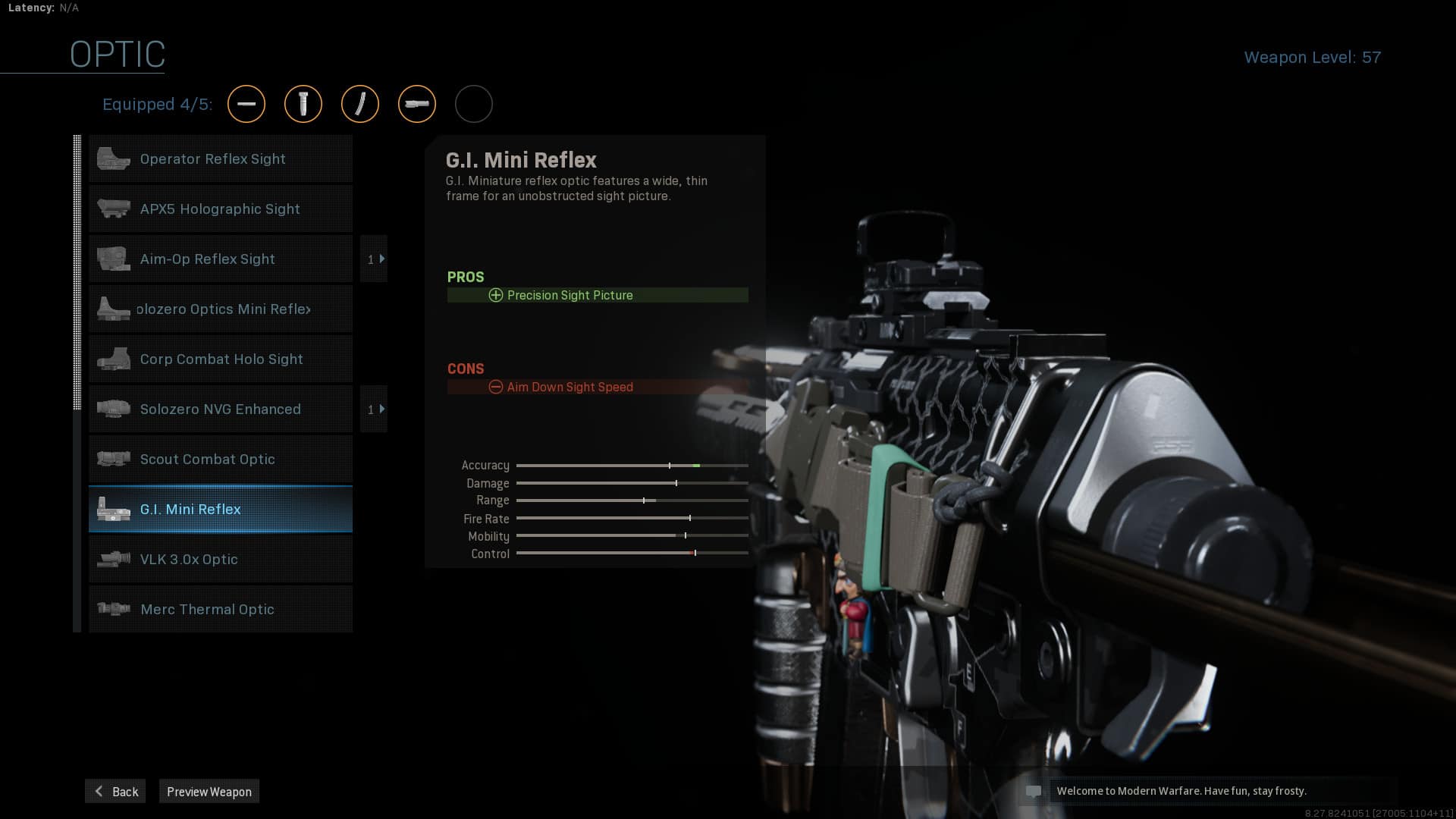Open the chat icon beside the welcome message
Viewport: 1456px width, 819px height.
click(x=1034, y=791)
